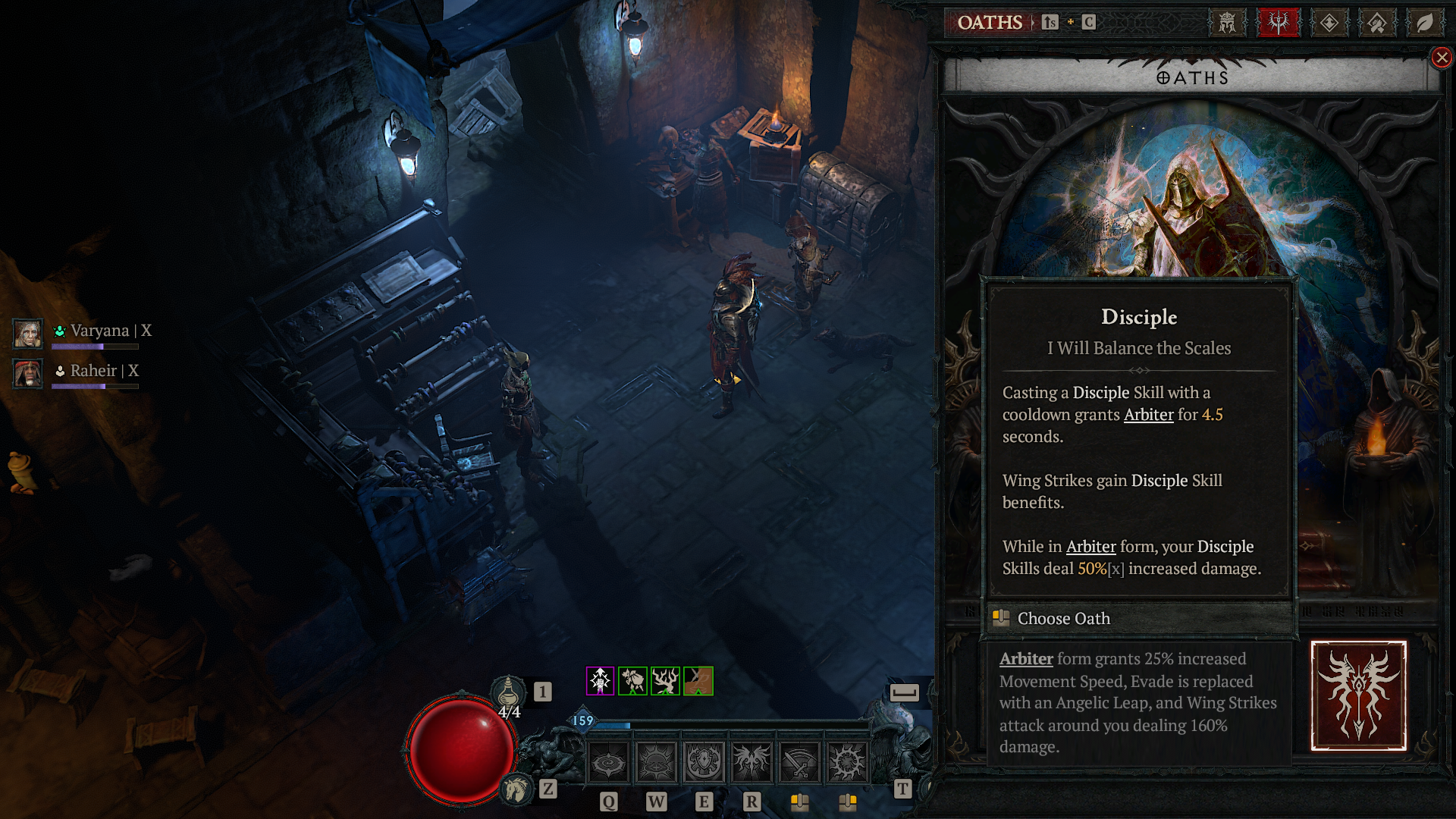The height and width of the screenshot is (819, 1456).
Task: Select Raheir's party portrait
Action: [28, 373]
